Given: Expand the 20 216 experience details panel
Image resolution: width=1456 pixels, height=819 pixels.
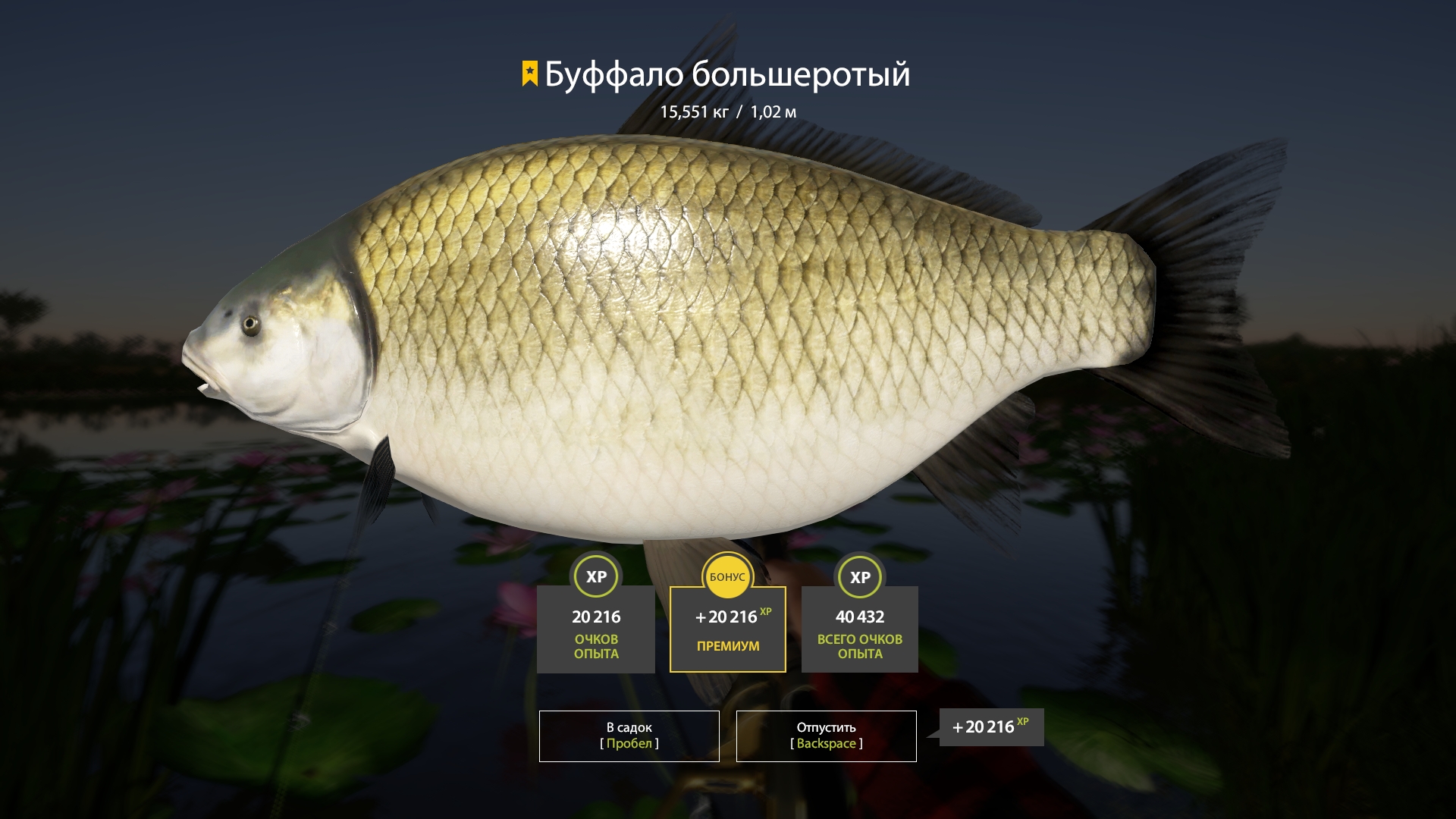Looking at the screenshot, I should 596,629.
